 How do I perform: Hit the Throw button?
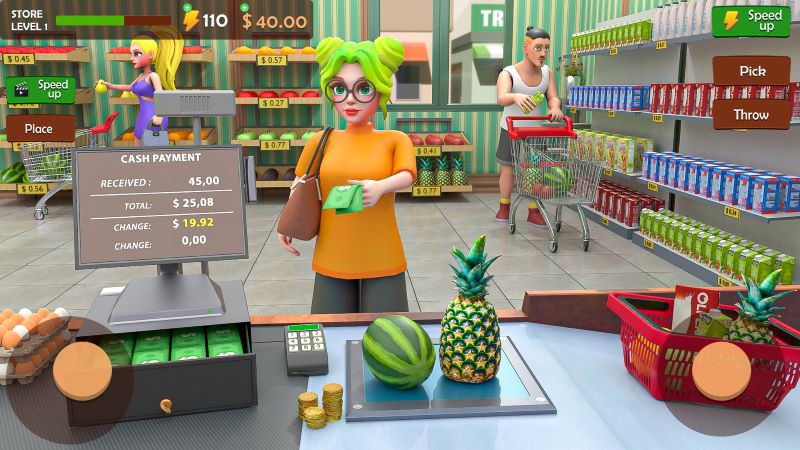[x=751, y=114]
